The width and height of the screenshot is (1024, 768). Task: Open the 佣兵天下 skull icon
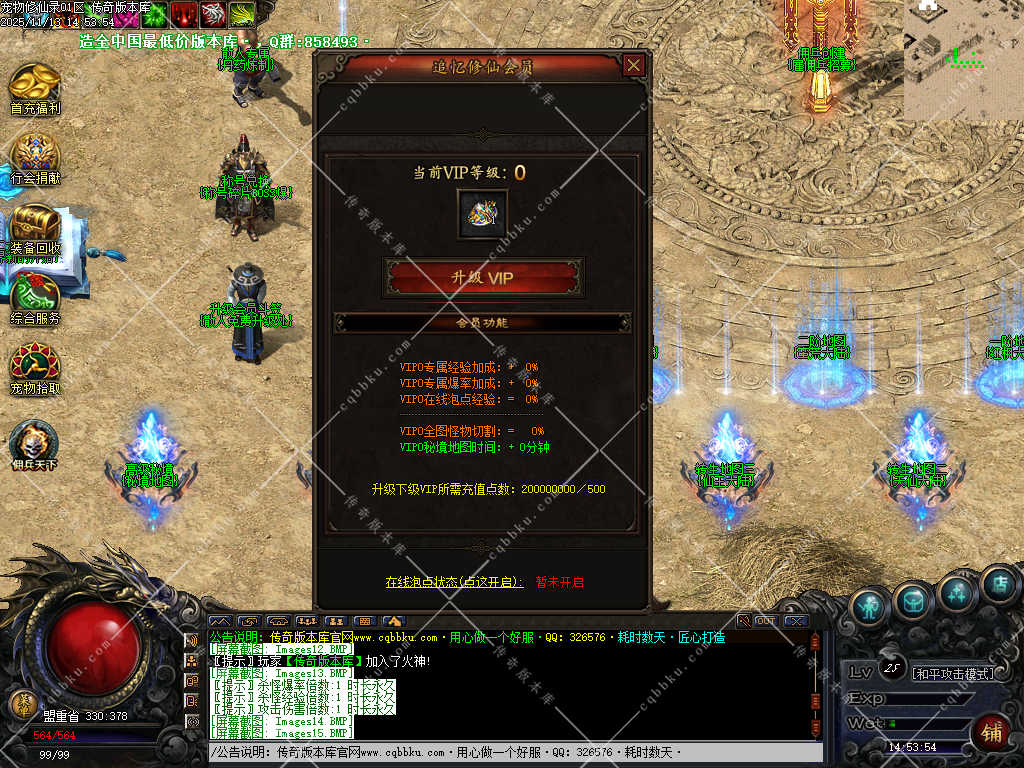[36, 441]
